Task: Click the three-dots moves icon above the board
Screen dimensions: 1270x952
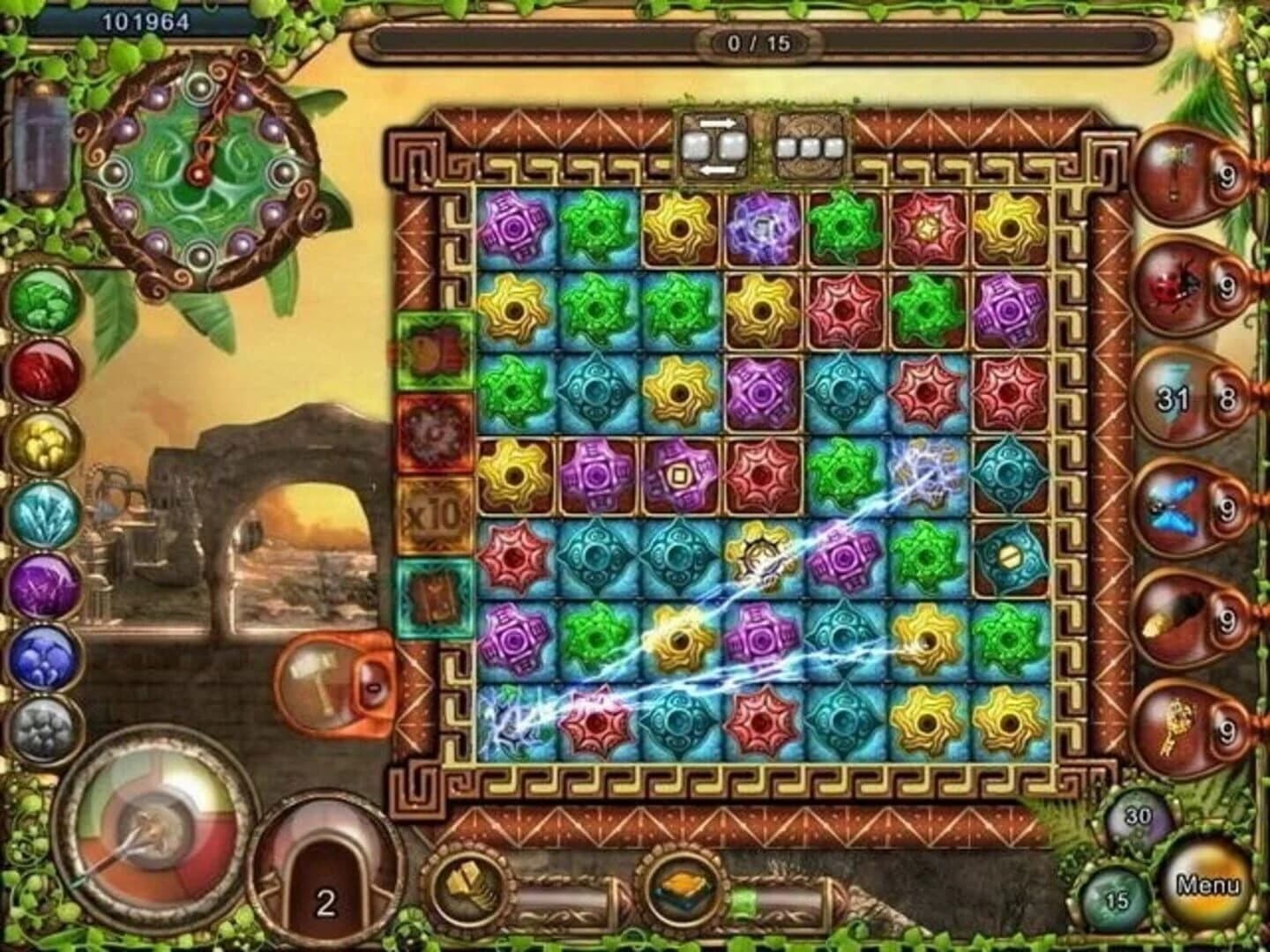Action: [x=808, y=146]
